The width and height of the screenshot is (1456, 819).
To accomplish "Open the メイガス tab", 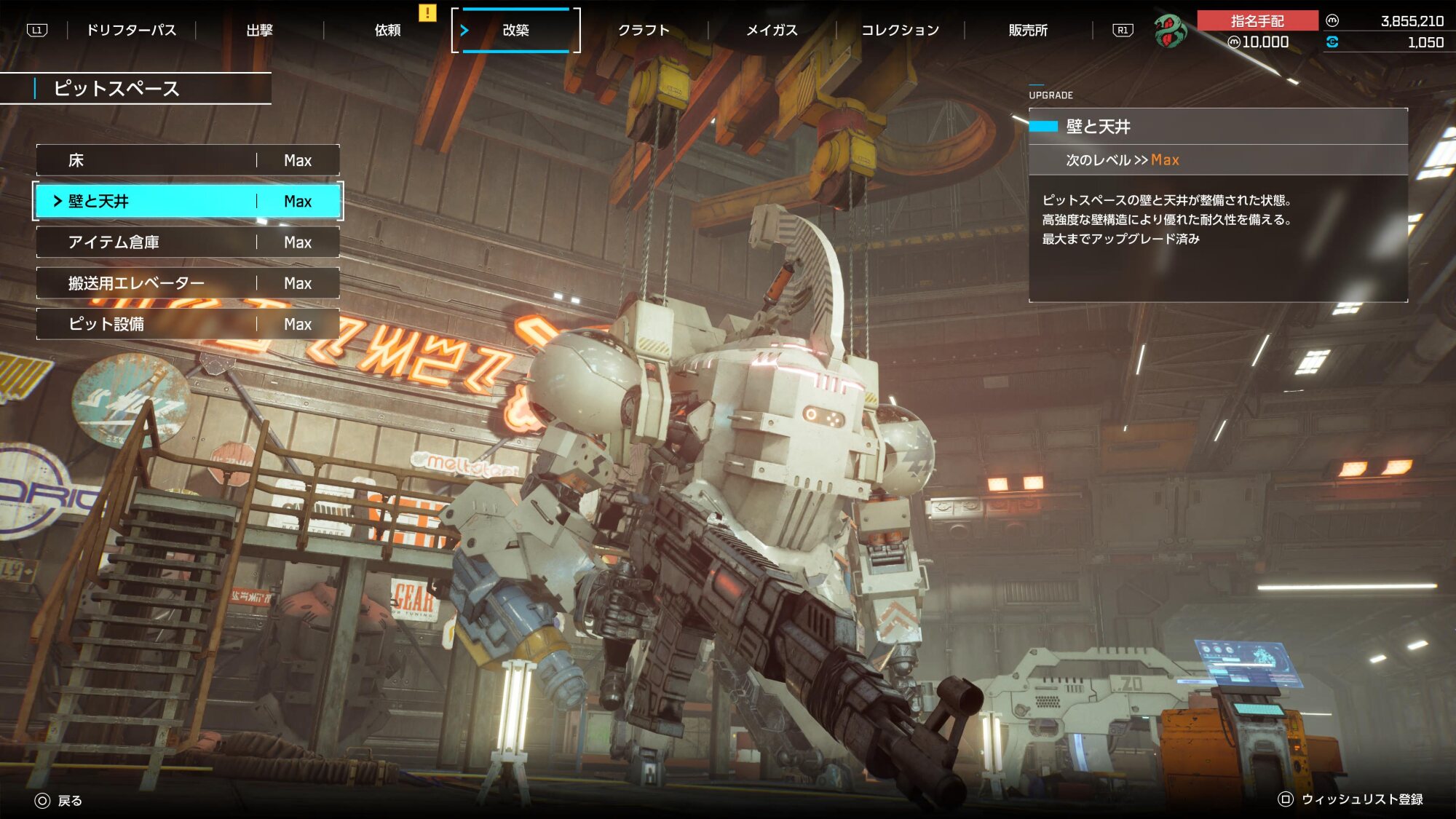I will click(x=772, y=31).
